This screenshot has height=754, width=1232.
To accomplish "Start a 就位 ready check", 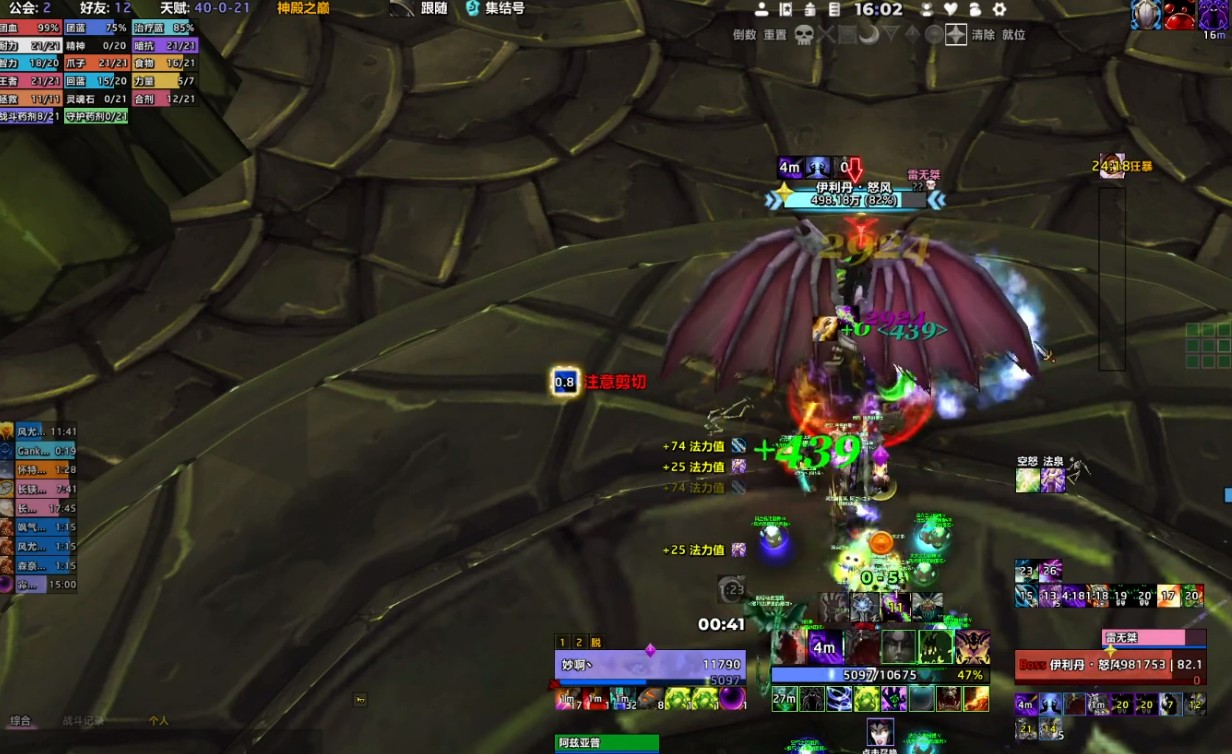I will pyautogui.click(x=1013, y=35).
